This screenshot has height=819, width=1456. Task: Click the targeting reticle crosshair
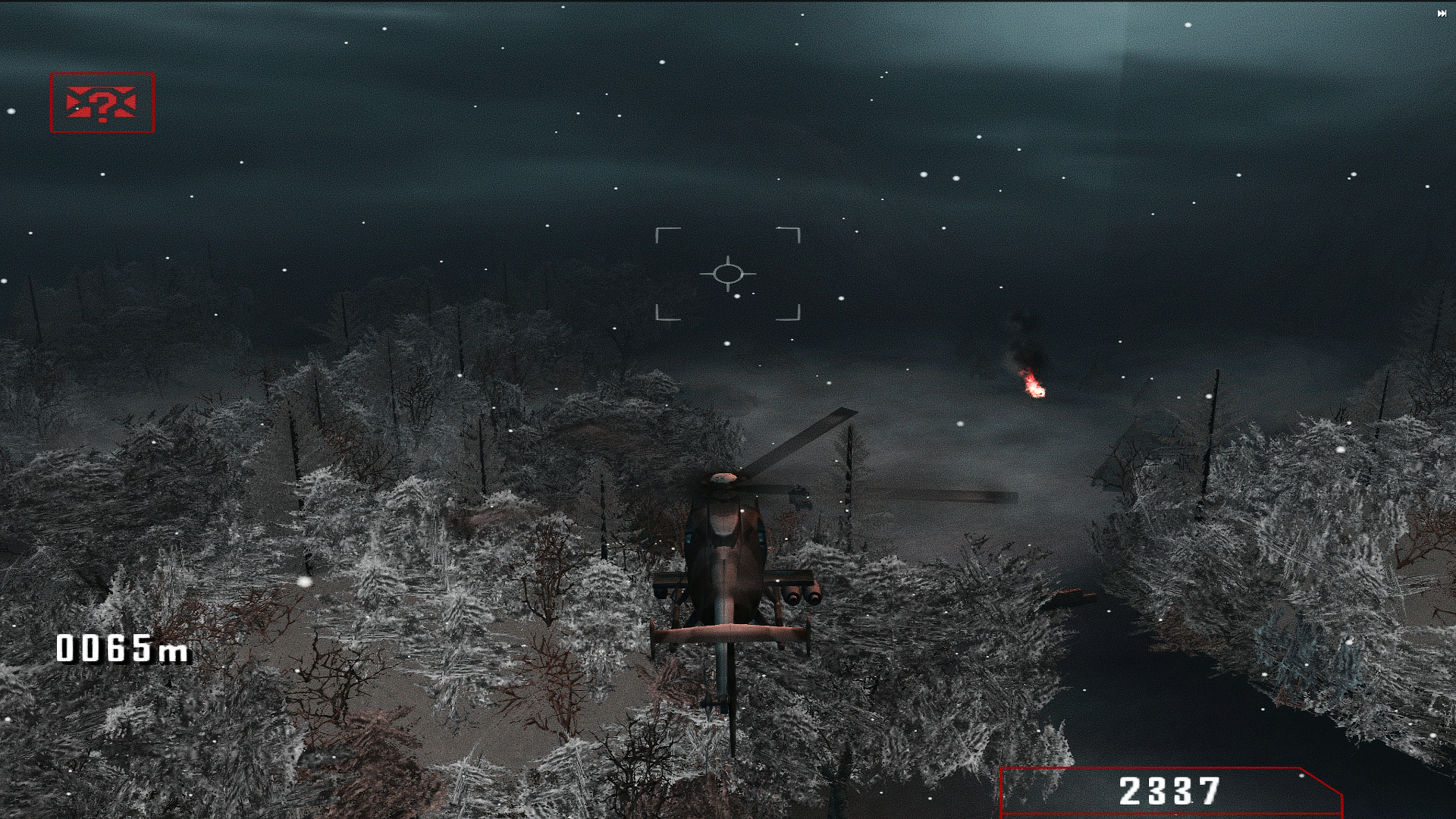(730, 273)
